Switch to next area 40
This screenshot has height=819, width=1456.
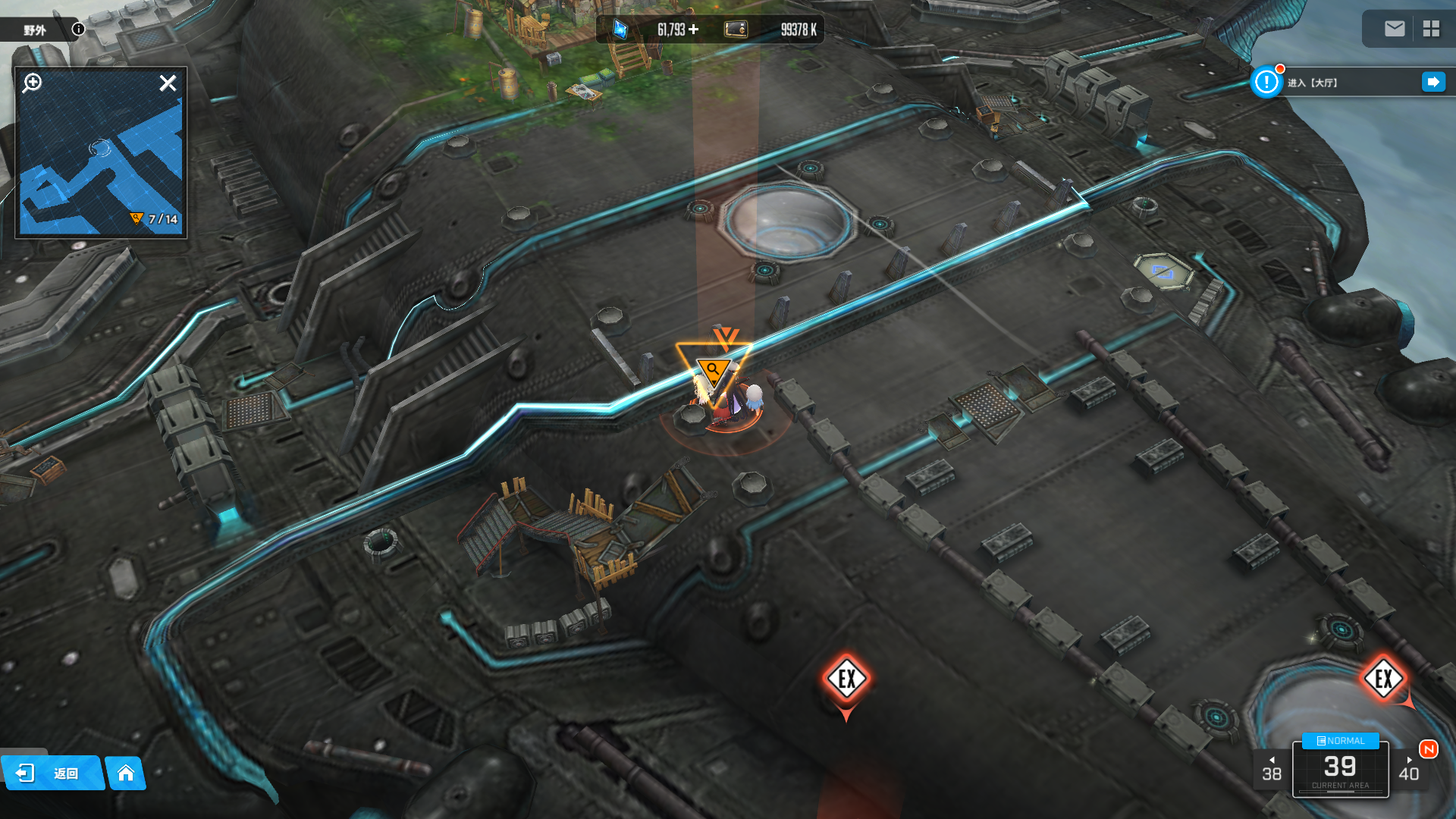tap(1409, 770)
